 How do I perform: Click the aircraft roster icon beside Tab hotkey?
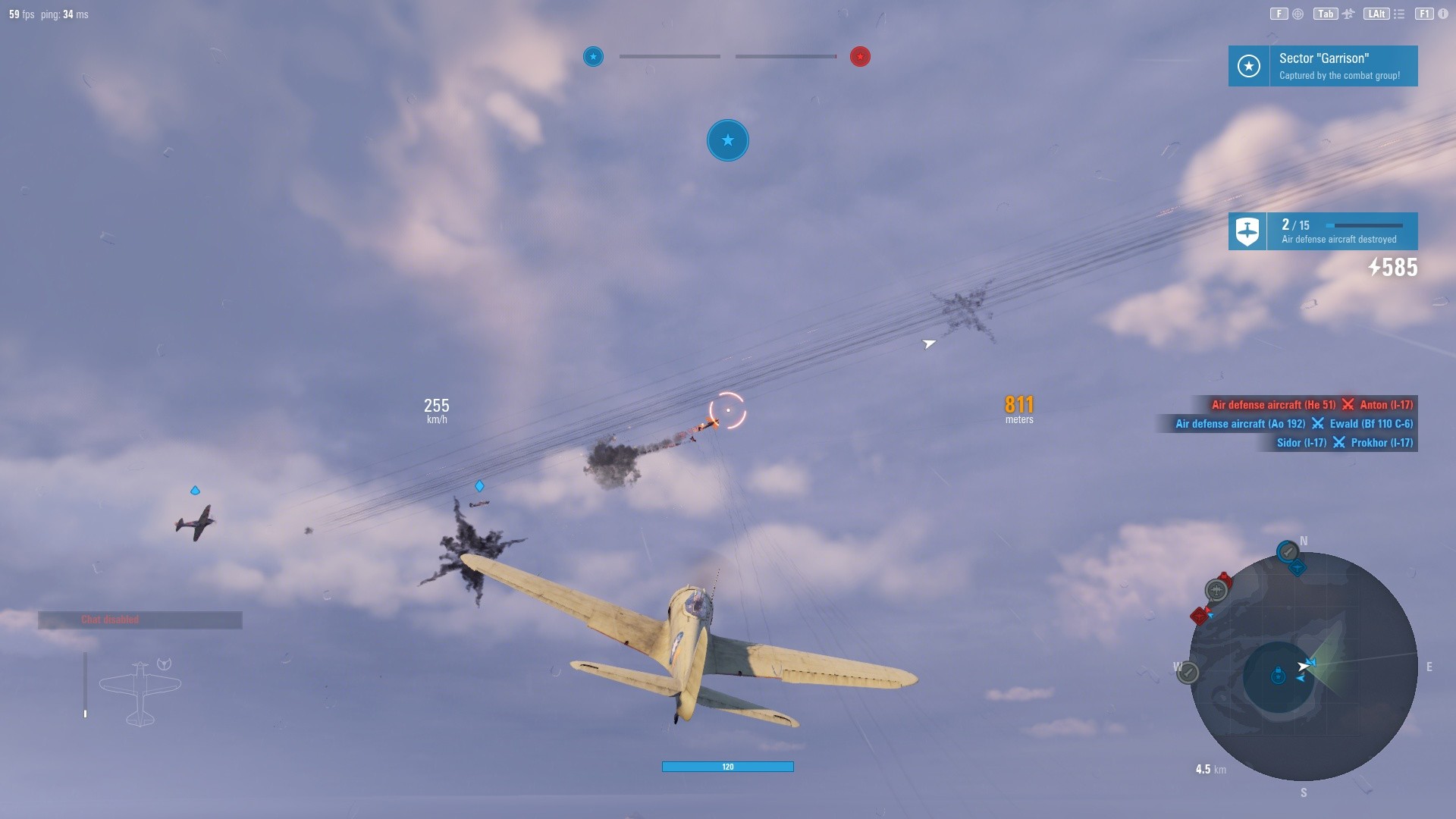click(1348, 13)
